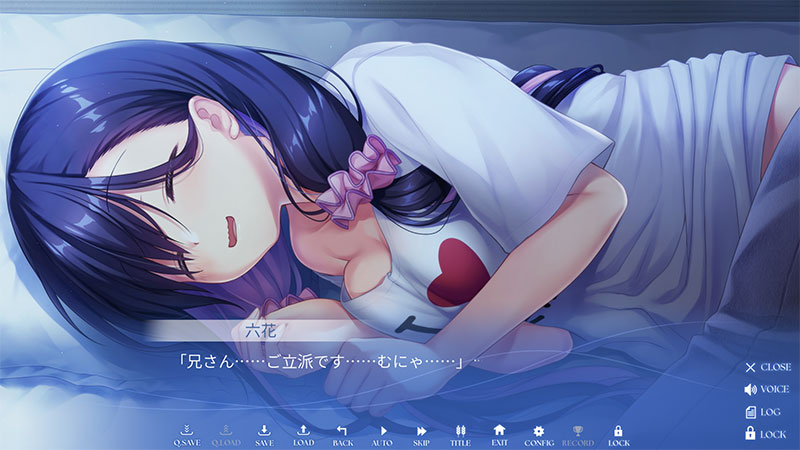Quick save with the Q.SAVE button
The image size is (800, 450).
pyautogui.click(x=186, y=434)
